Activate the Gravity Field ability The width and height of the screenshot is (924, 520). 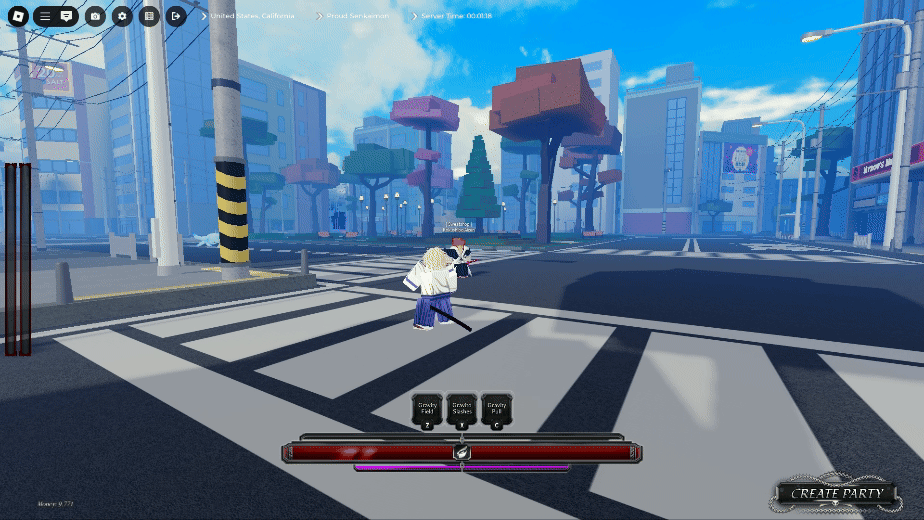point(427,410)
